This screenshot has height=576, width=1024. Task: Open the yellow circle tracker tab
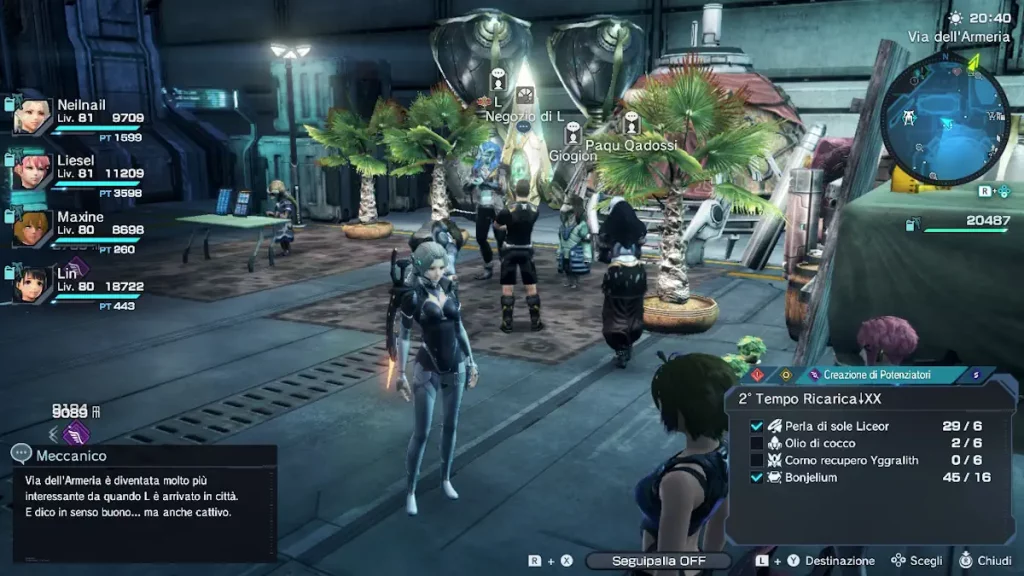786,375
